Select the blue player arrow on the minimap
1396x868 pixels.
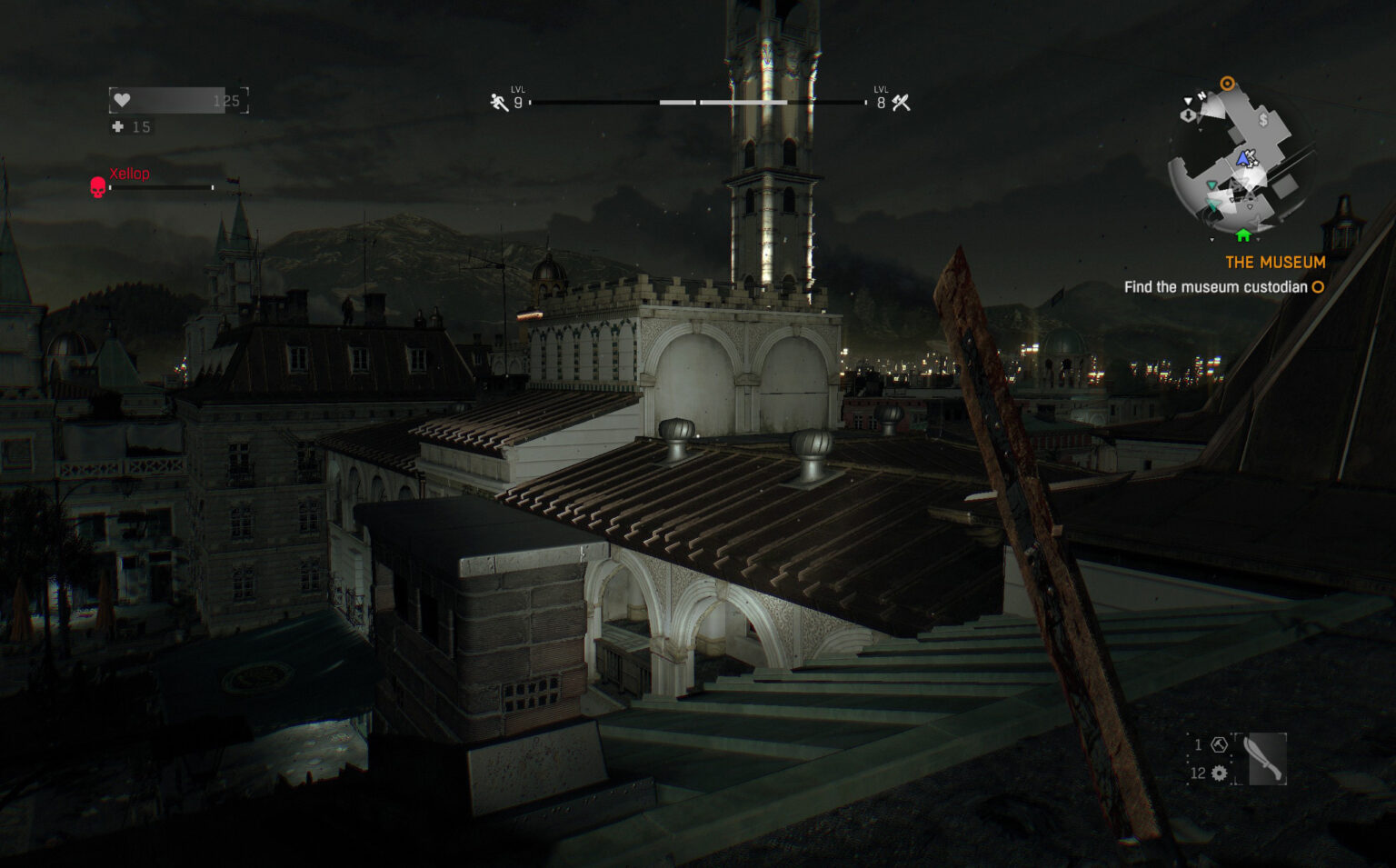(1243, 159)
